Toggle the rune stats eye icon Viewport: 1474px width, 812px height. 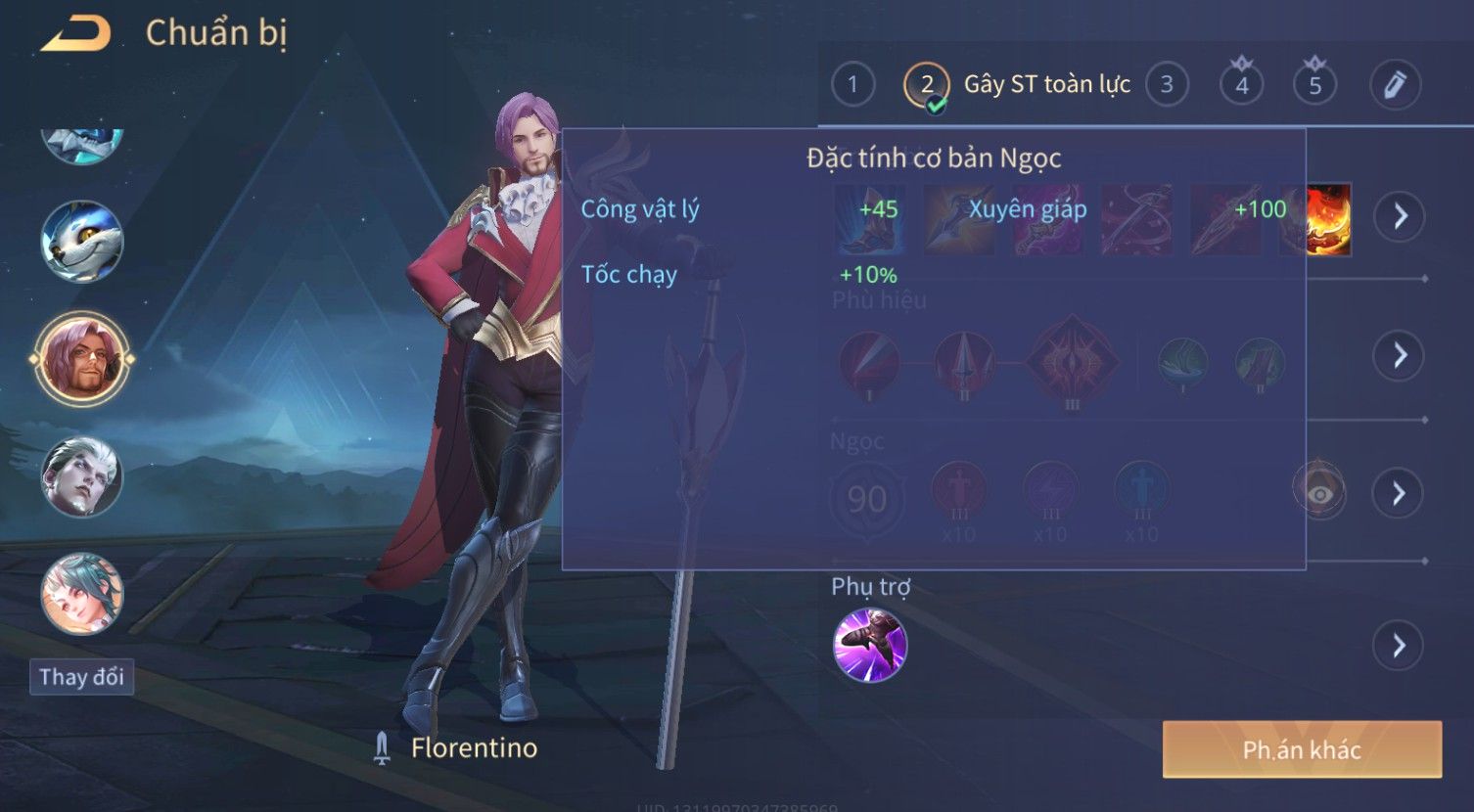(1318, 493)
